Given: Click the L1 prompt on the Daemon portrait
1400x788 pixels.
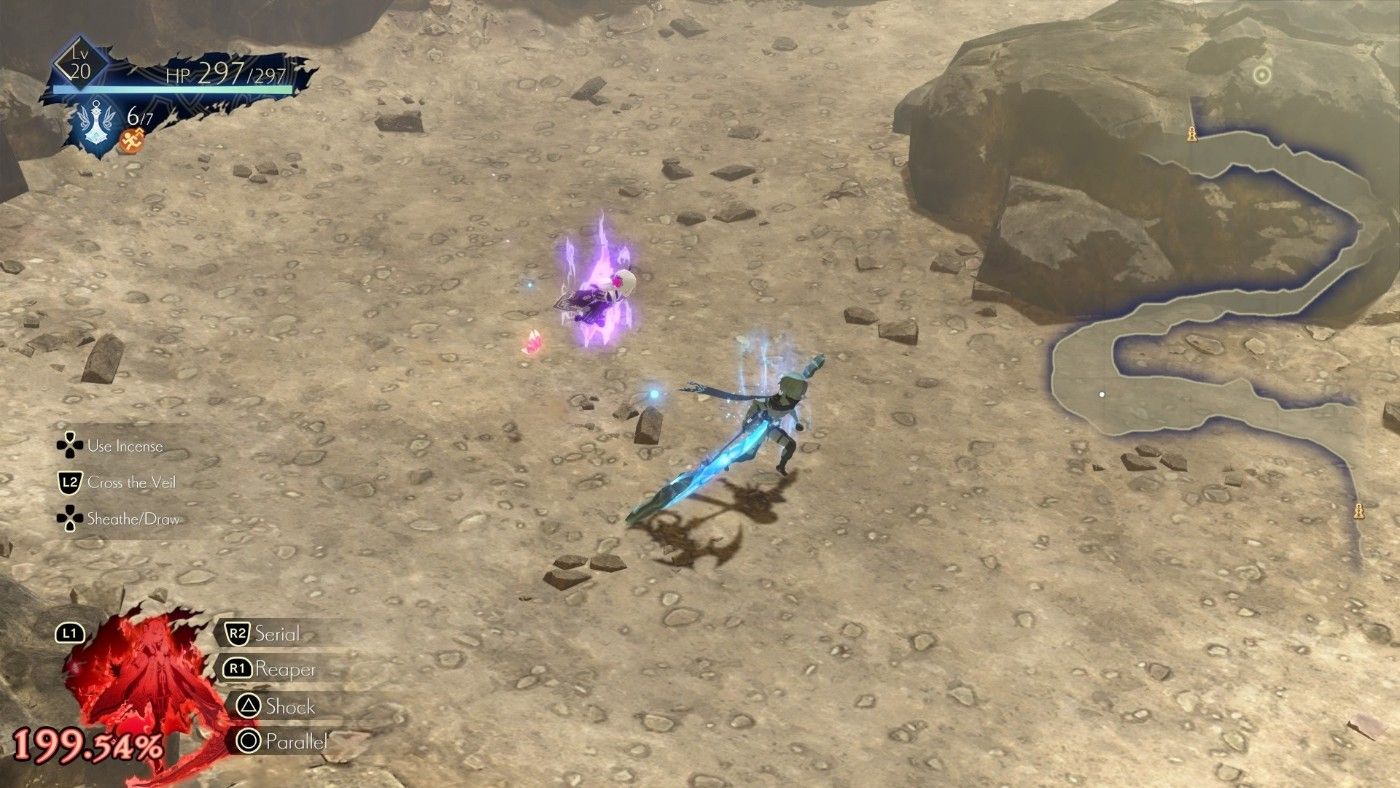Looking at the screenshot, I should [x=67, y=633].
